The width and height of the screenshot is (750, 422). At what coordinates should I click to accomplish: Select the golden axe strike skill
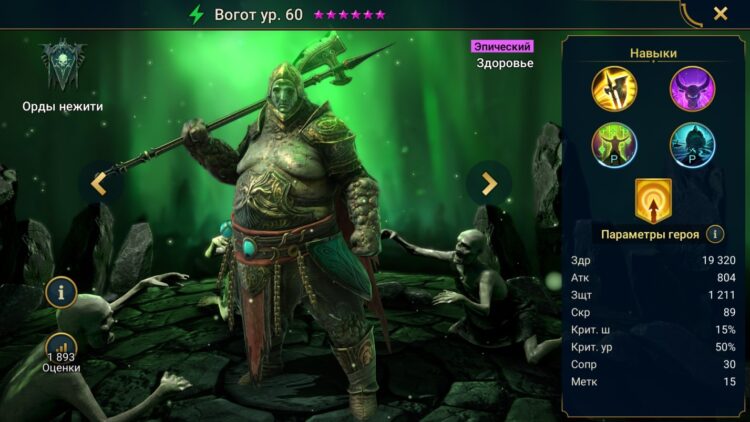click(x=614, y=87)
